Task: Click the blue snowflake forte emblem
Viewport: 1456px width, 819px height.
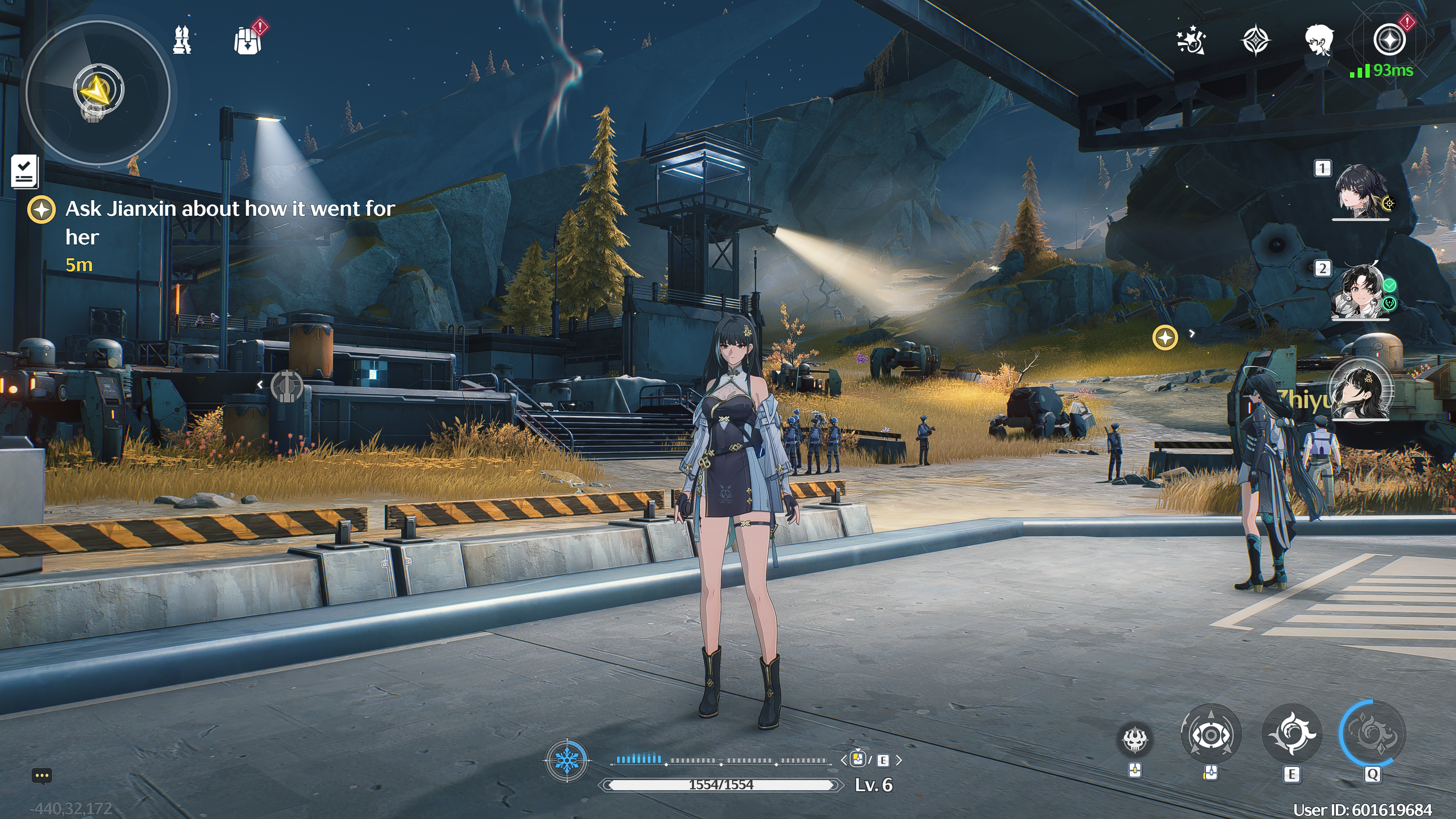Action: (x=566, y=760)
